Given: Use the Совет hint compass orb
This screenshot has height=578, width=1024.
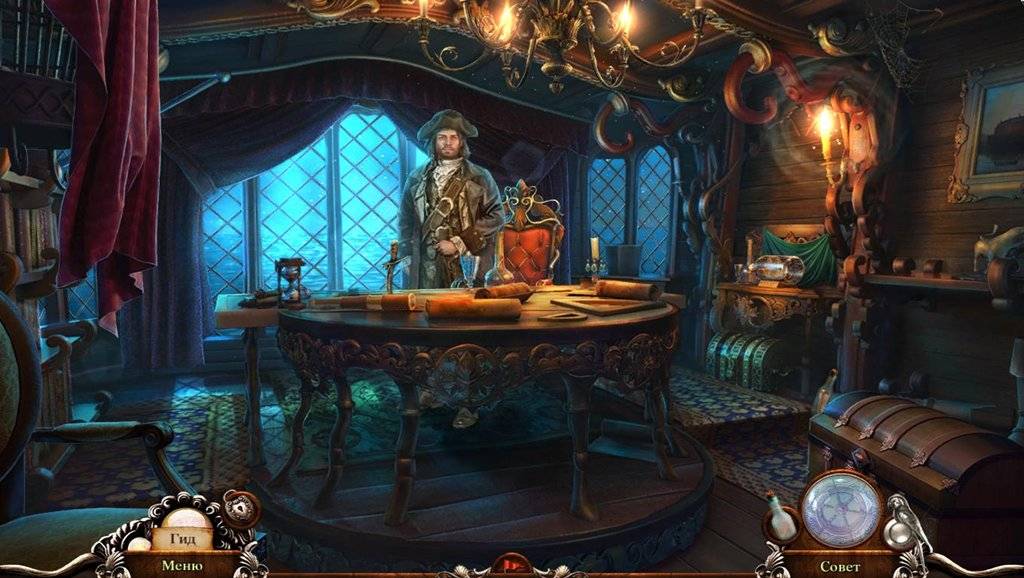Looking at the screenshot, I should (x=841, y=509).
